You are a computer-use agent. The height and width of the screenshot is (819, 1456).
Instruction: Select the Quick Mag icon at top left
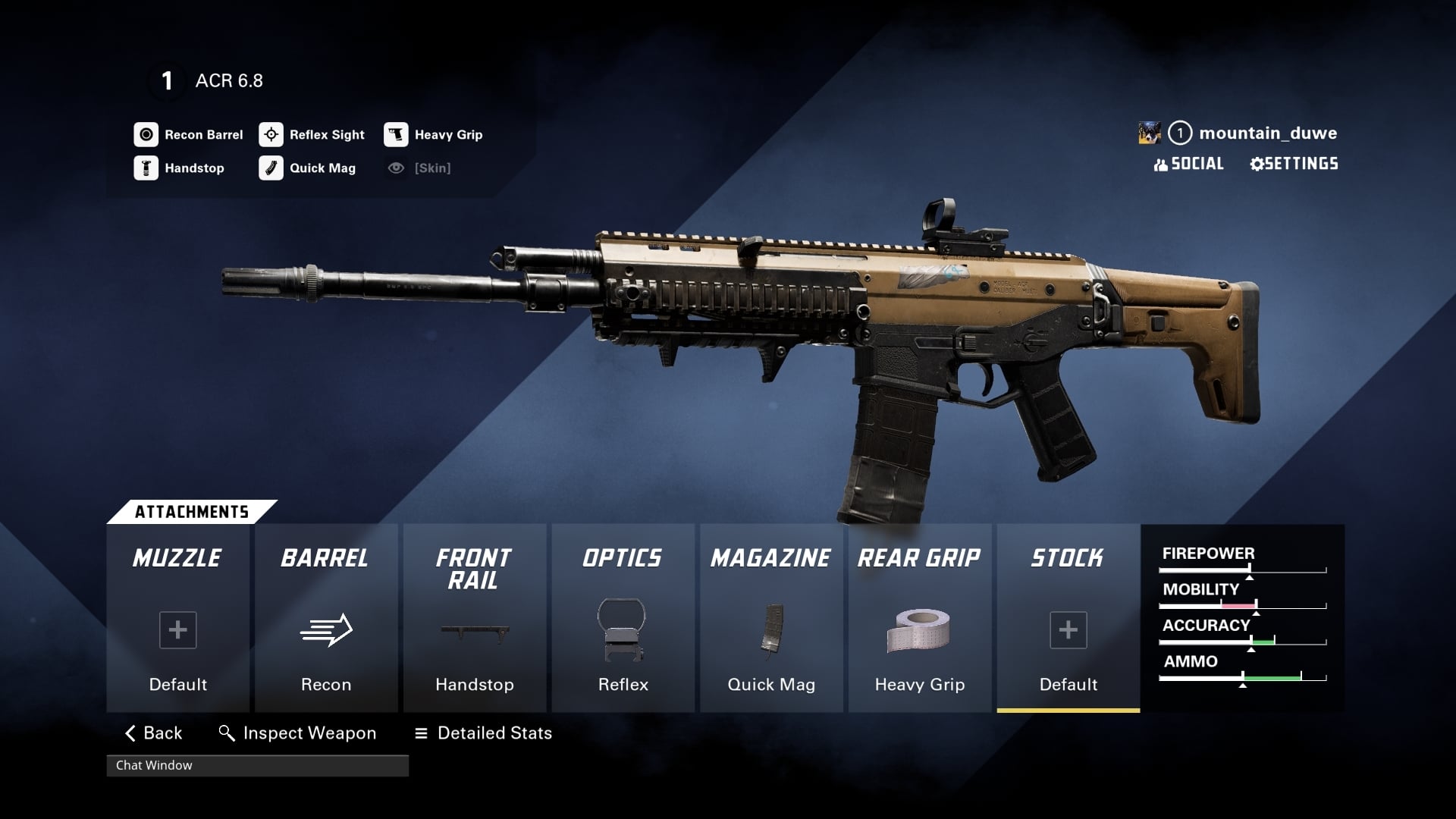(270, 168)
